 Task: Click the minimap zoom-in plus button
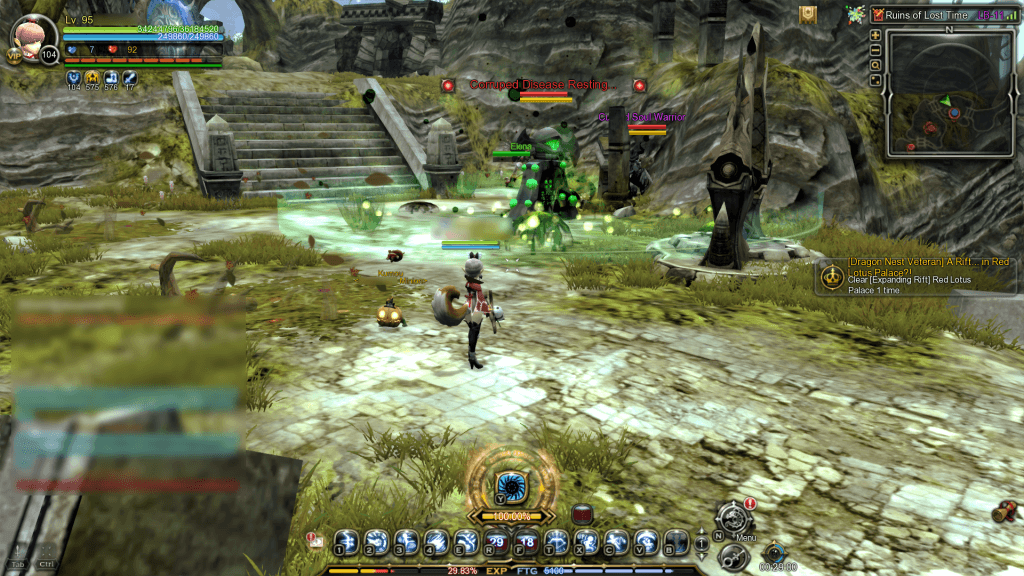coord(876,35)
